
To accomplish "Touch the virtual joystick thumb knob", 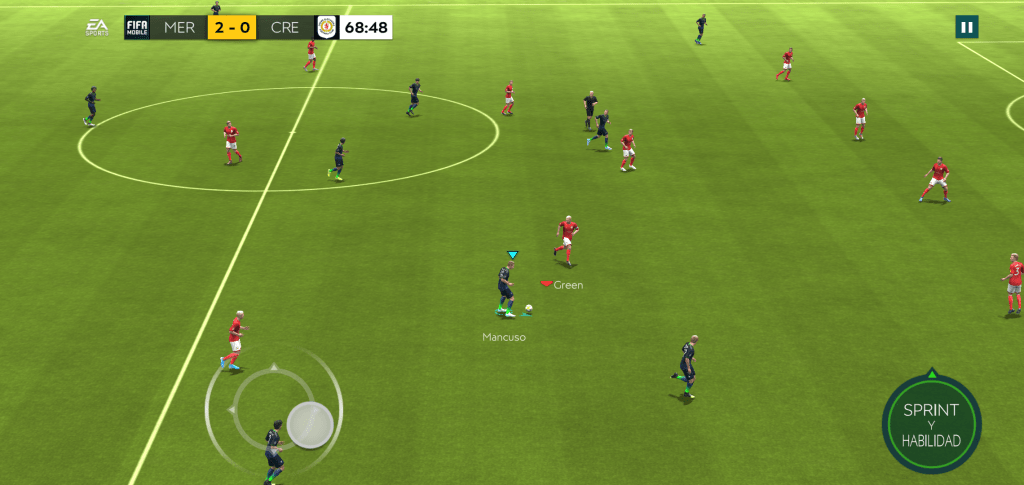I will [310, 424].
